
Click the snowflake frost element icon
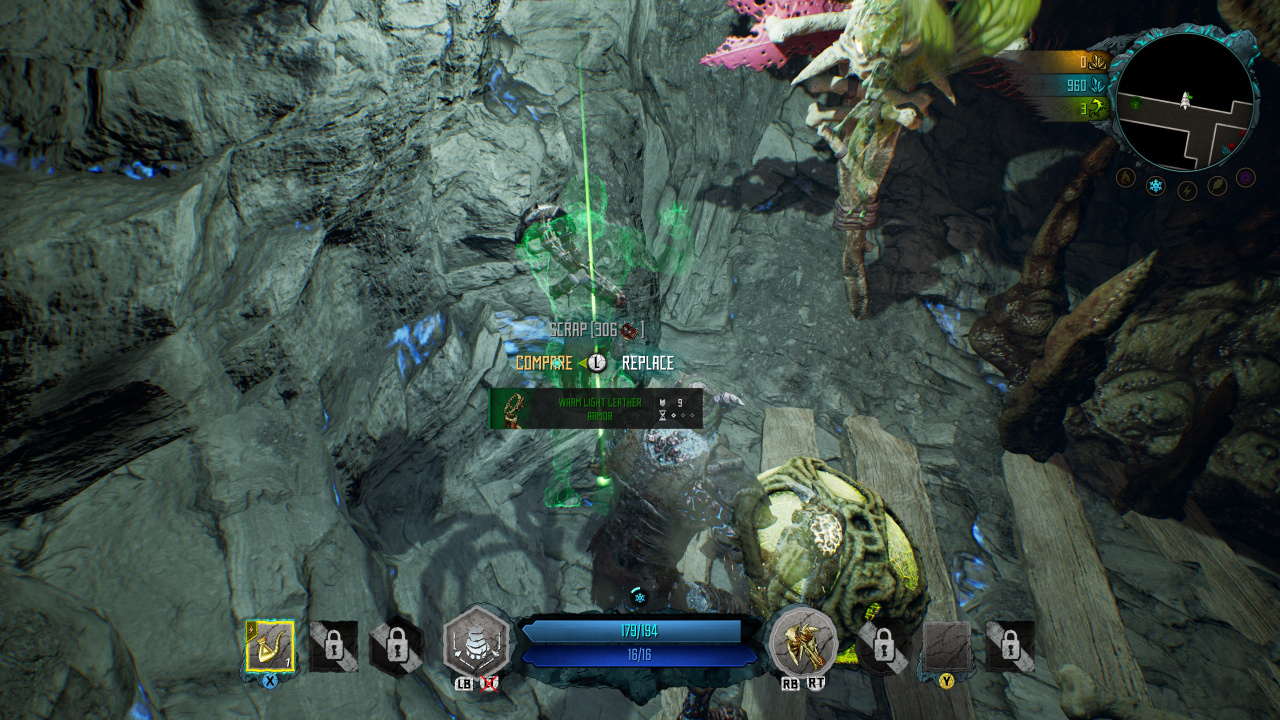1155,186
